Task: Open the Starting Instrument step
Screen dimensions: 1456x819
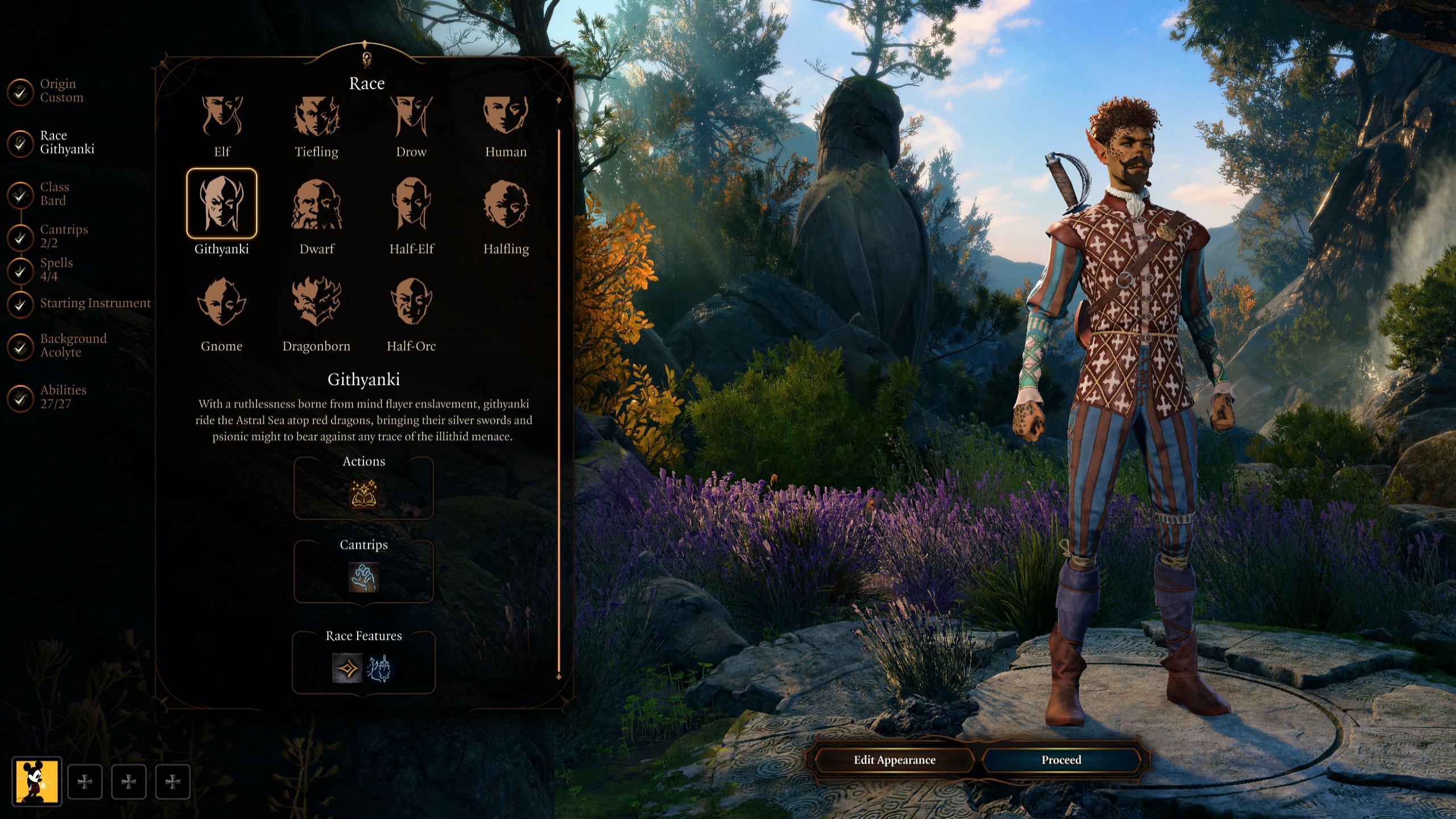Action: 94,303
